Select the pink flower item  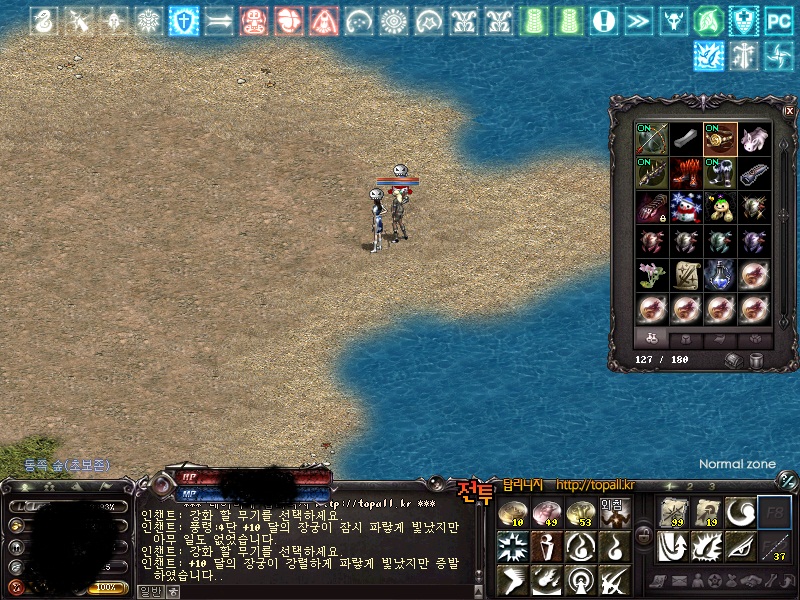[651, 275]
